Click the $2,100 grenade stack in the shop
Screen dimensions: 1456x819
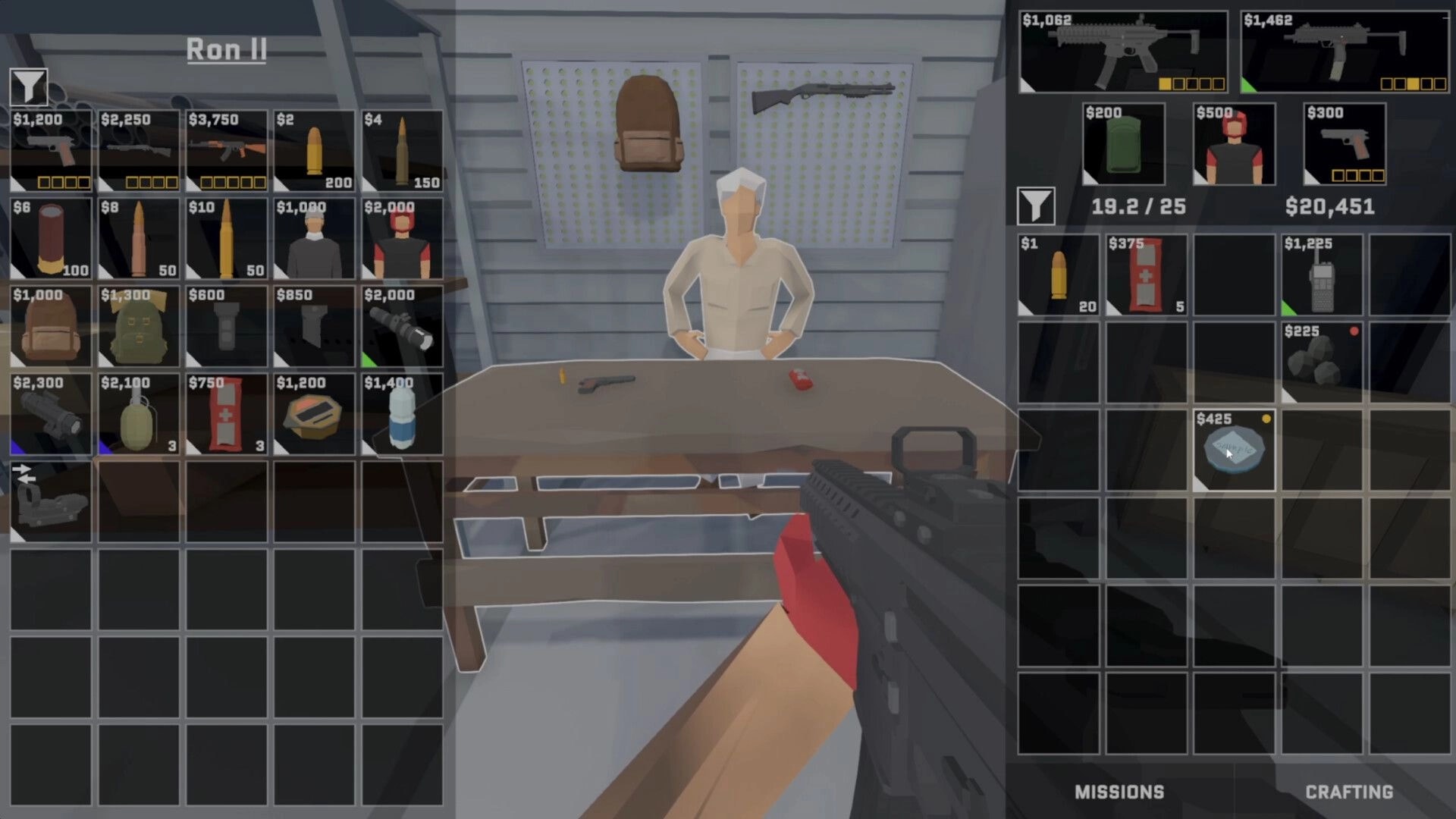(x=138, y=413)
